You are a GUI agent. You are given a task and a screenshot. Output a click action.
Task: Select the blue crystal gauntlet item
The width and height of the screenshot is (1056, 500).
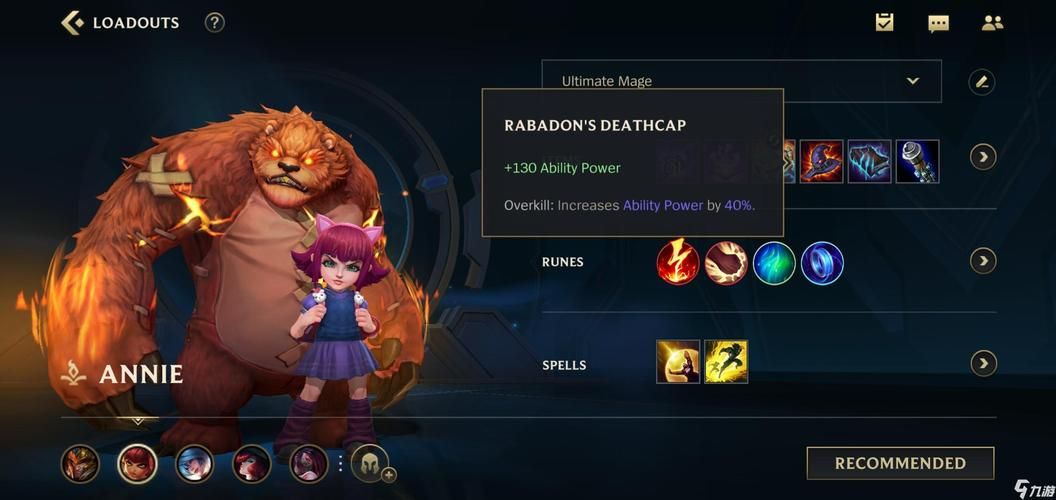pos(869,161)
